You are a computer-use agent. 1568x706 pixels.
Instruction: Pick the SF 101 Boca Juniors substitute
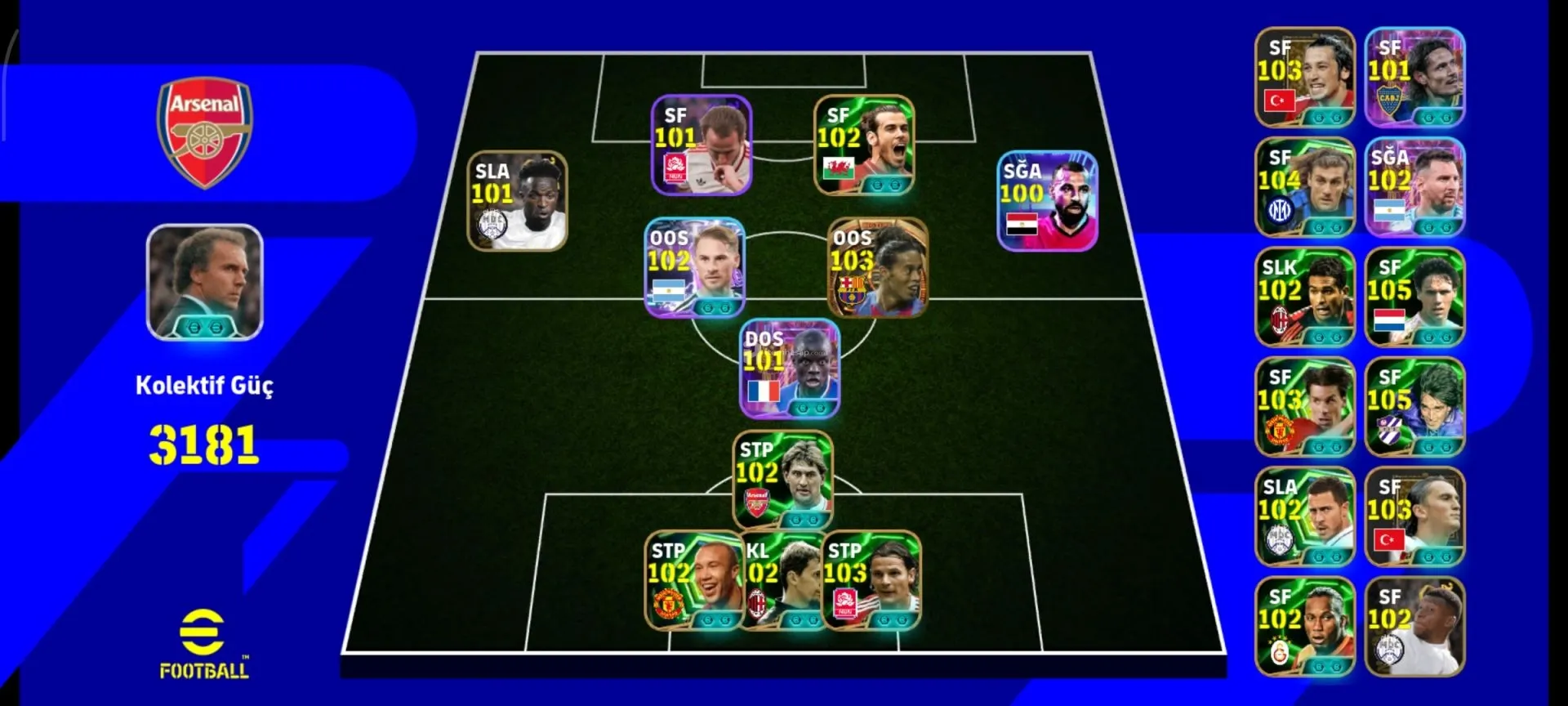(x=1414, y=78)
